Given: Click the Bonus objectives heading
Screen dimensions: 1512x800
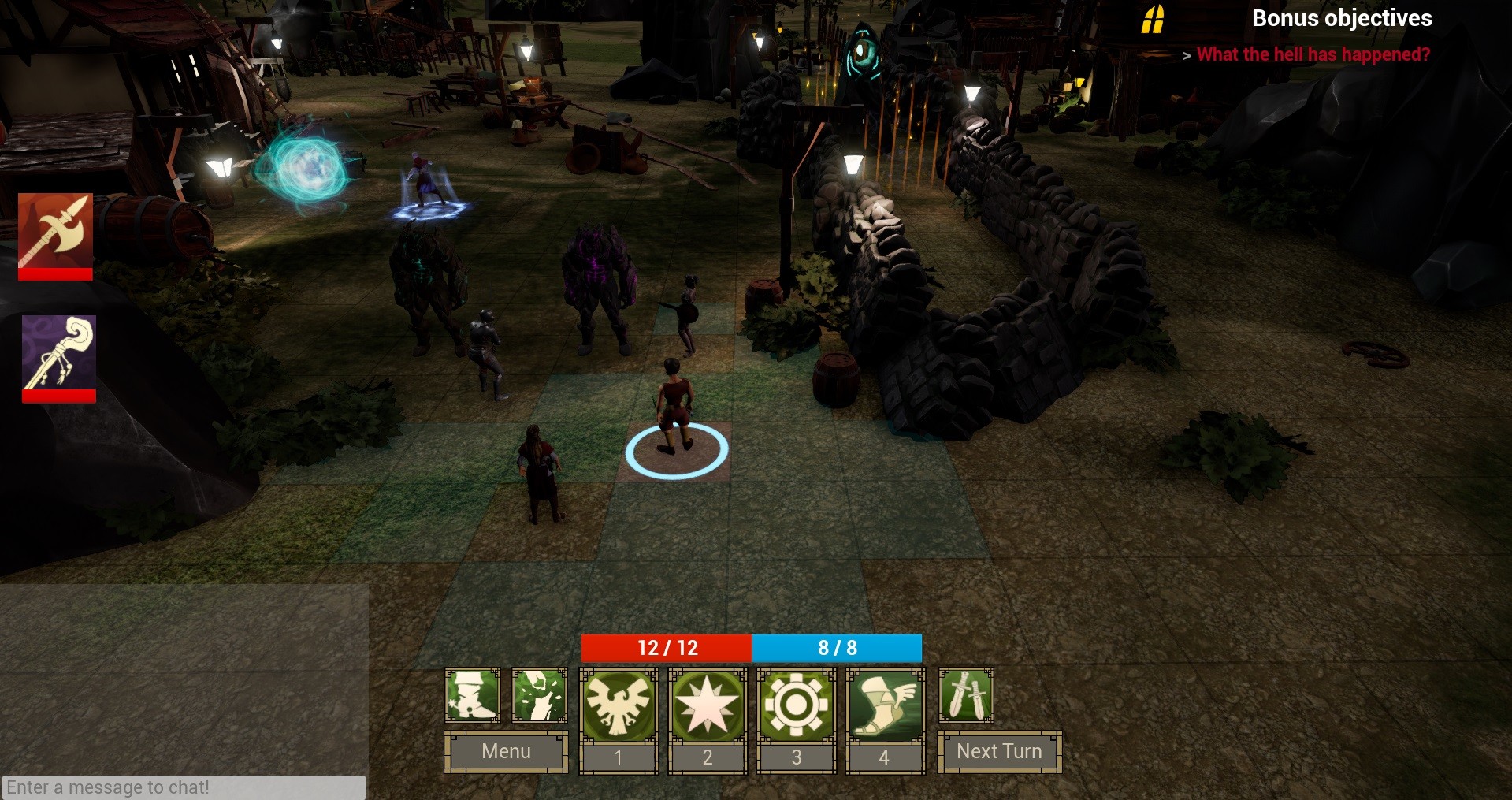Looking at the screenshot, I should [x=1343, y=18].
